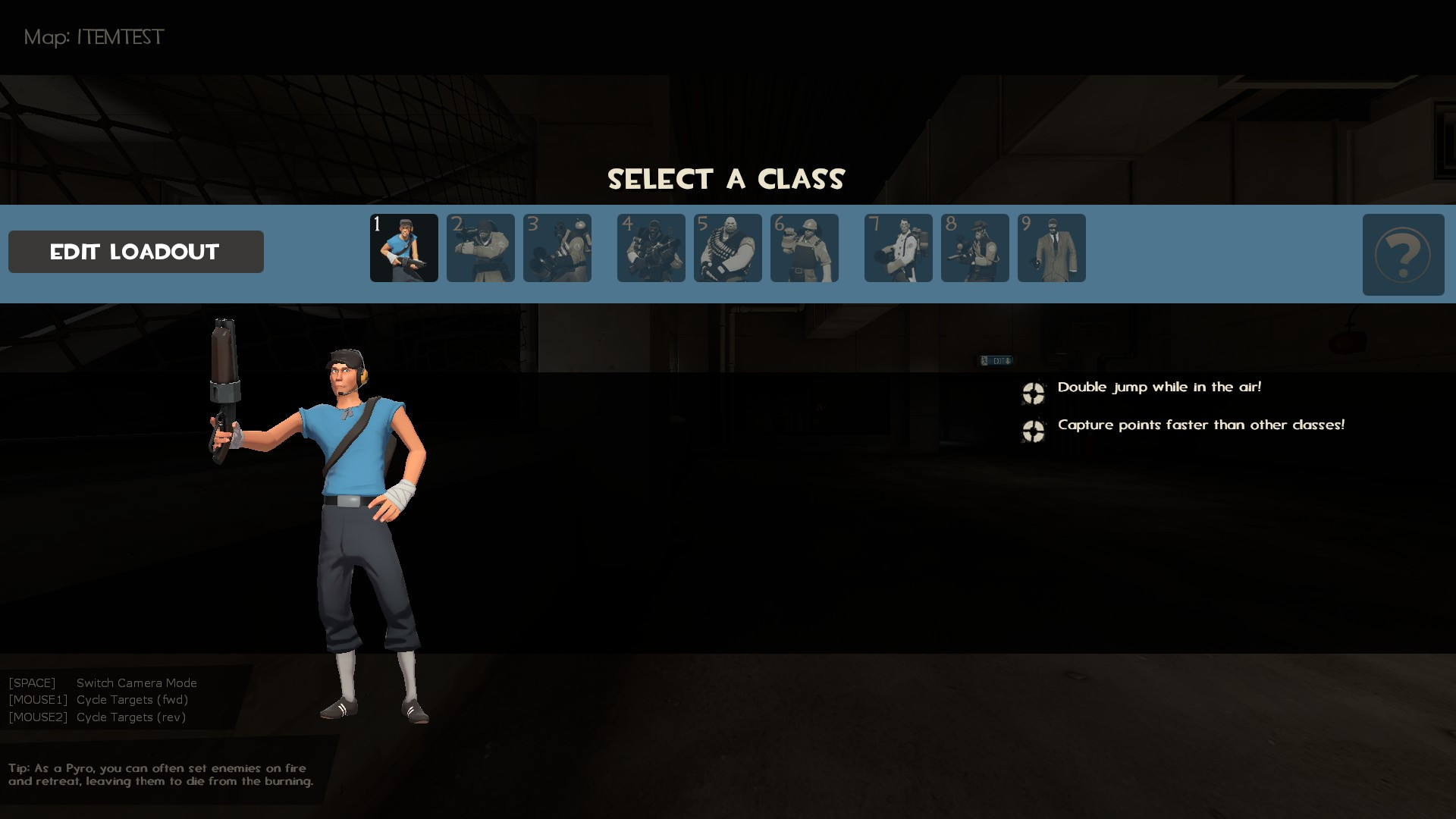This screenshot has width=1456, height=819.
Task: Select the Engineer class portrait
Action: point(804,248)
